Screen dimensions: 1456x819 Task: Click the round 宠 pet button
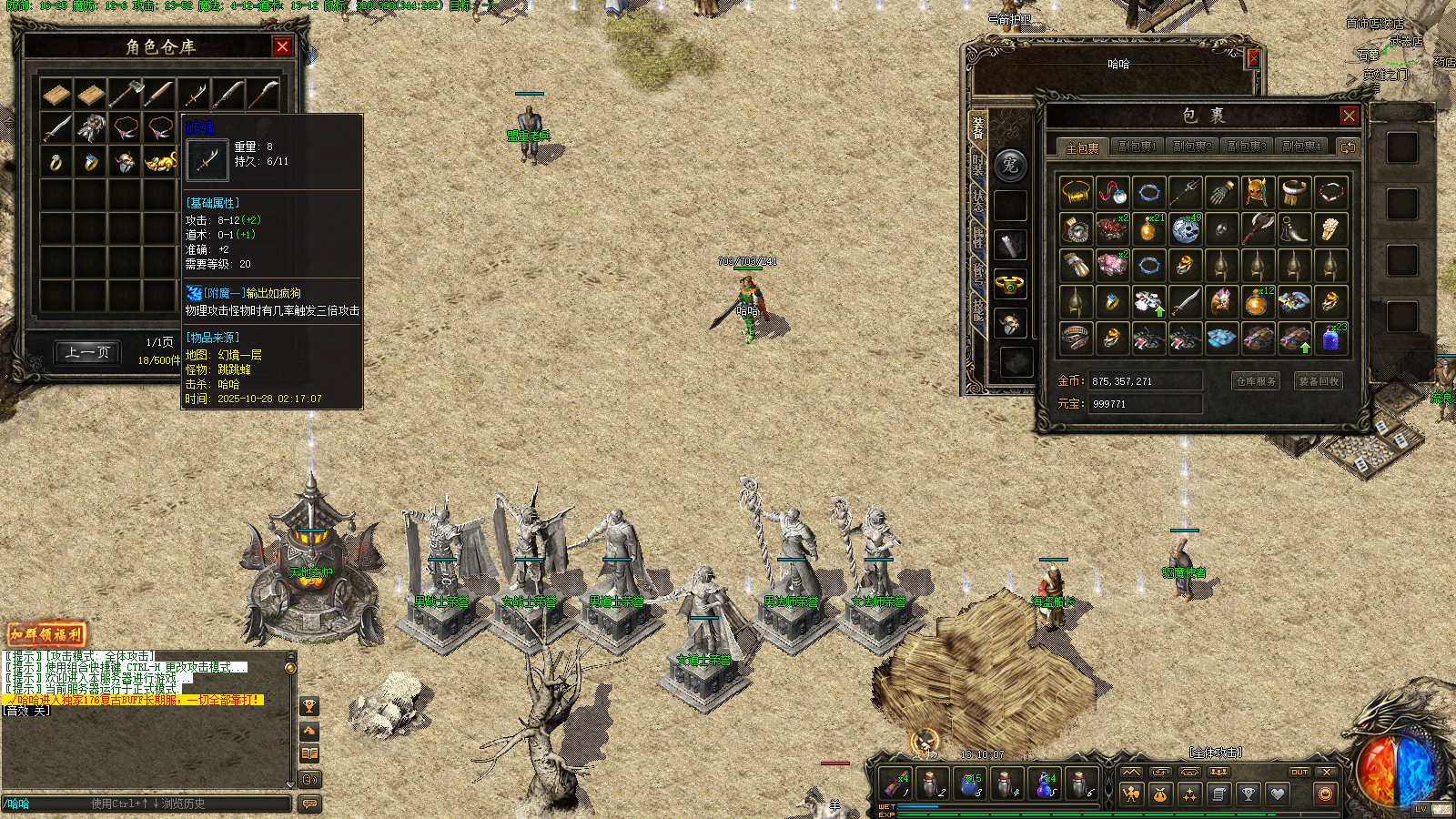click(1010, 166)
